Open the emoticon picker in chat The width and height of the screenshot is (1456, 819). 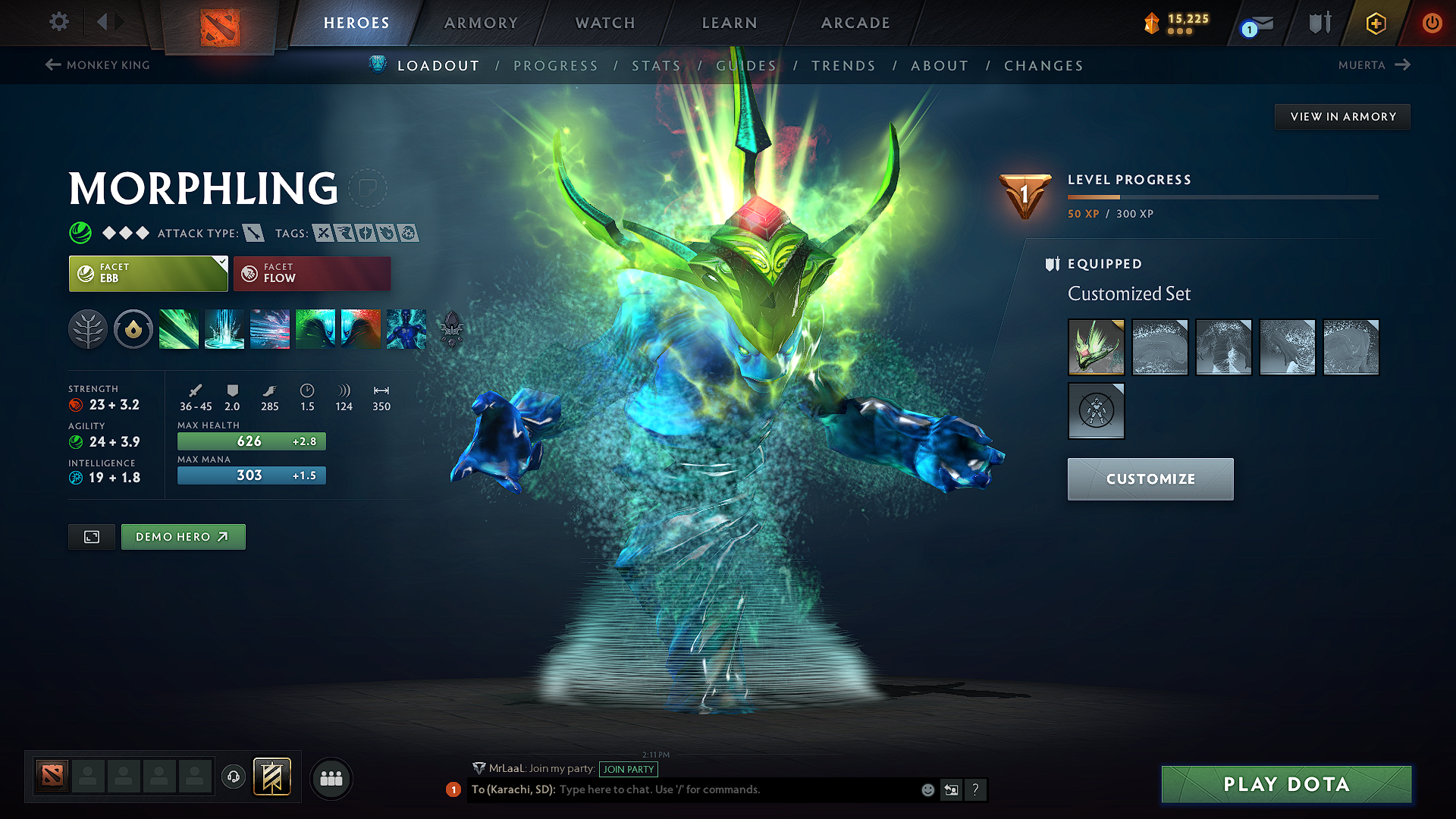coord(927,789)
